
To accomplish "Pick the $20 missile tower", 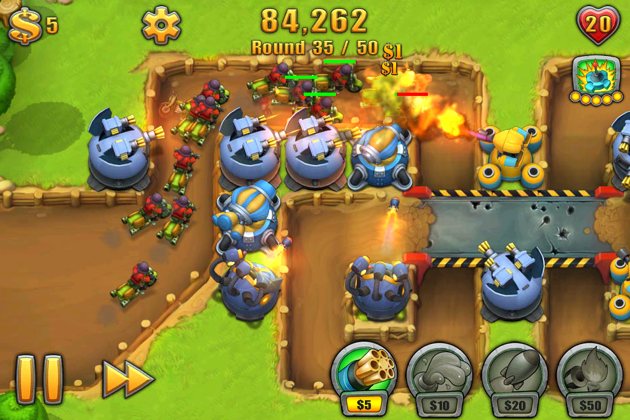I will click(x=513, y=375).
